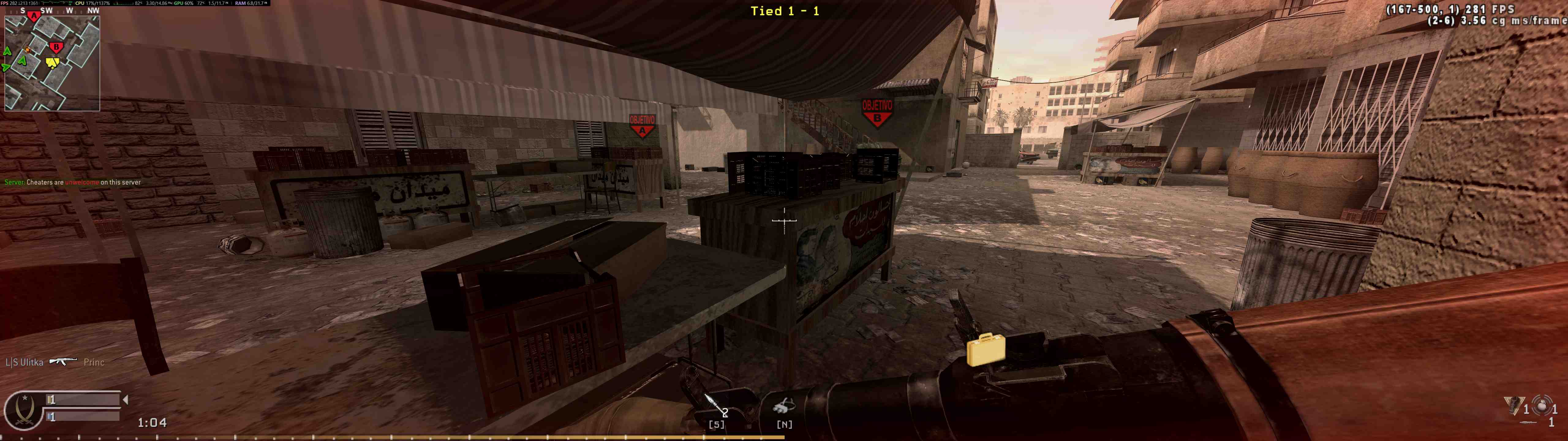This screenshot has height=441, width=1568.
Task: Click the SW heading on the compass bar
Action: point(47,10)
